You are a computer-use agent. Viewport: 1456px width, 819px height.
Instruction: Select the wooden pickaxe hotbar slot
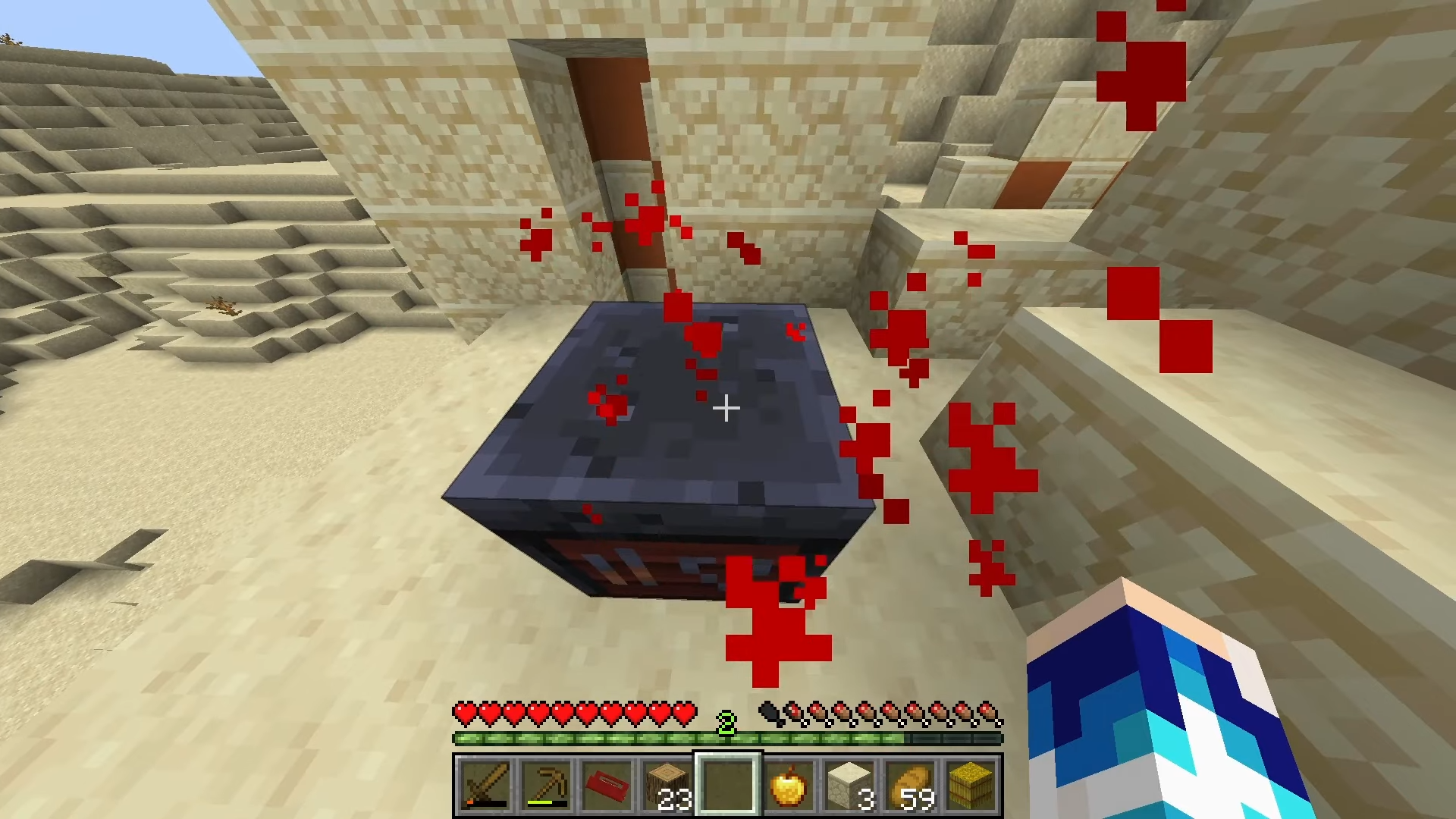tap(546, 785)
